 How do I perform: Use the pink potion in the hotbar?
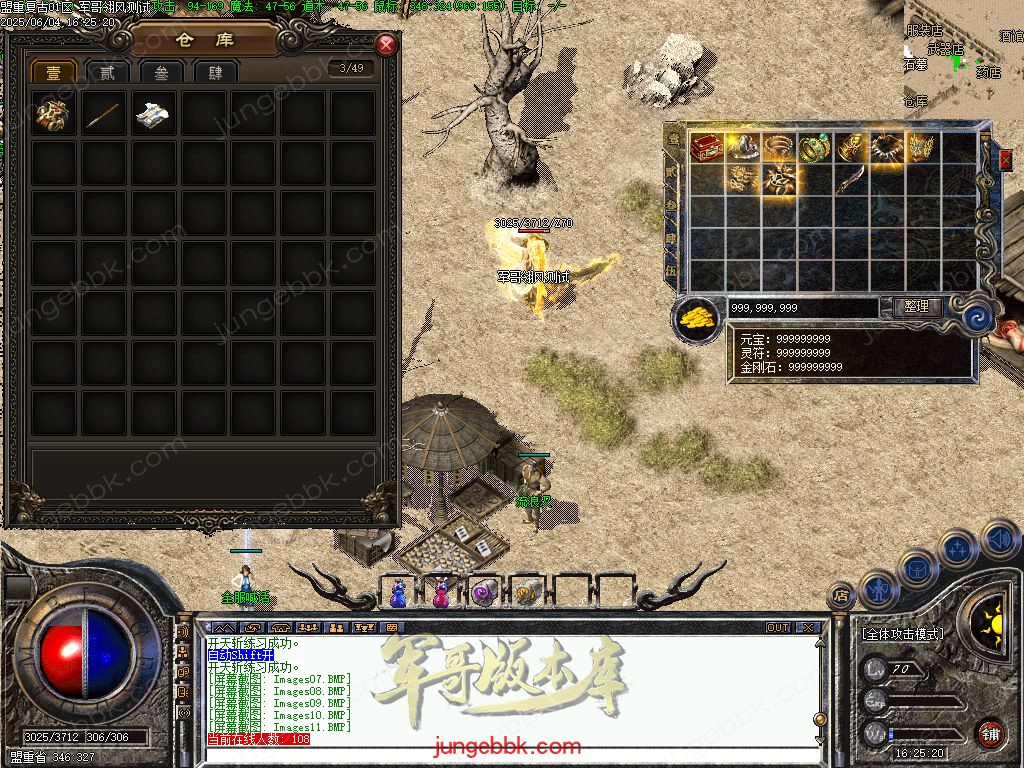click(x=441, y=593)
